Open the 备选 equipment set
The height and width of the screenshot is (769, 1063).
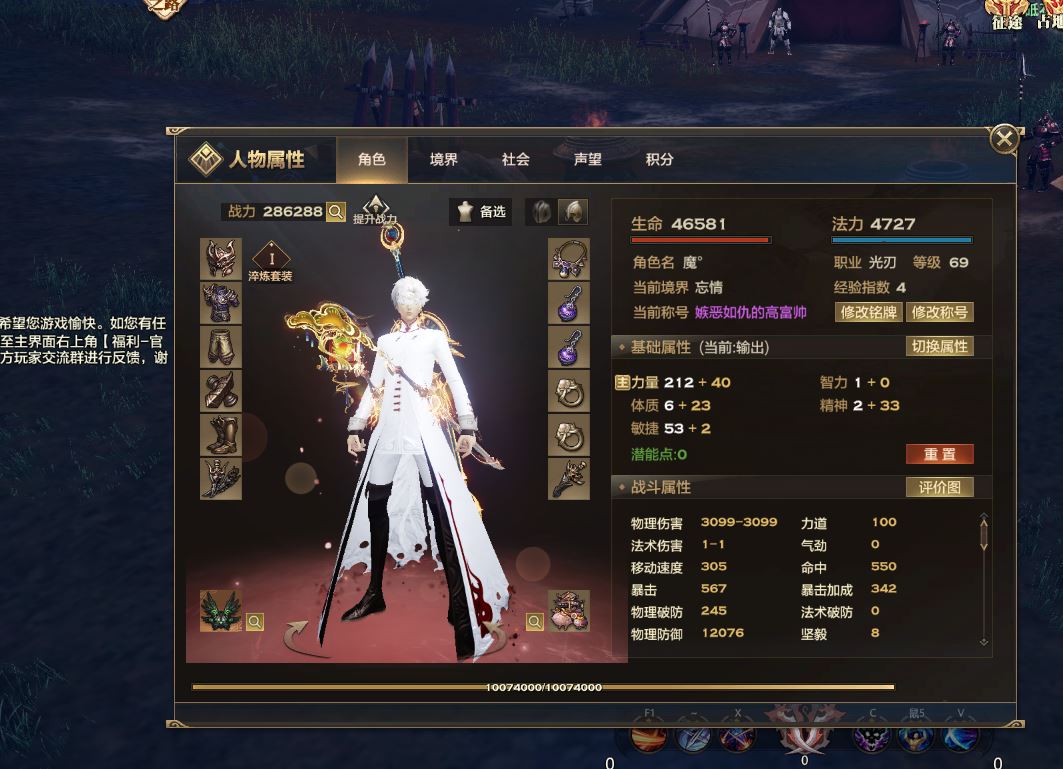(482, 211)
